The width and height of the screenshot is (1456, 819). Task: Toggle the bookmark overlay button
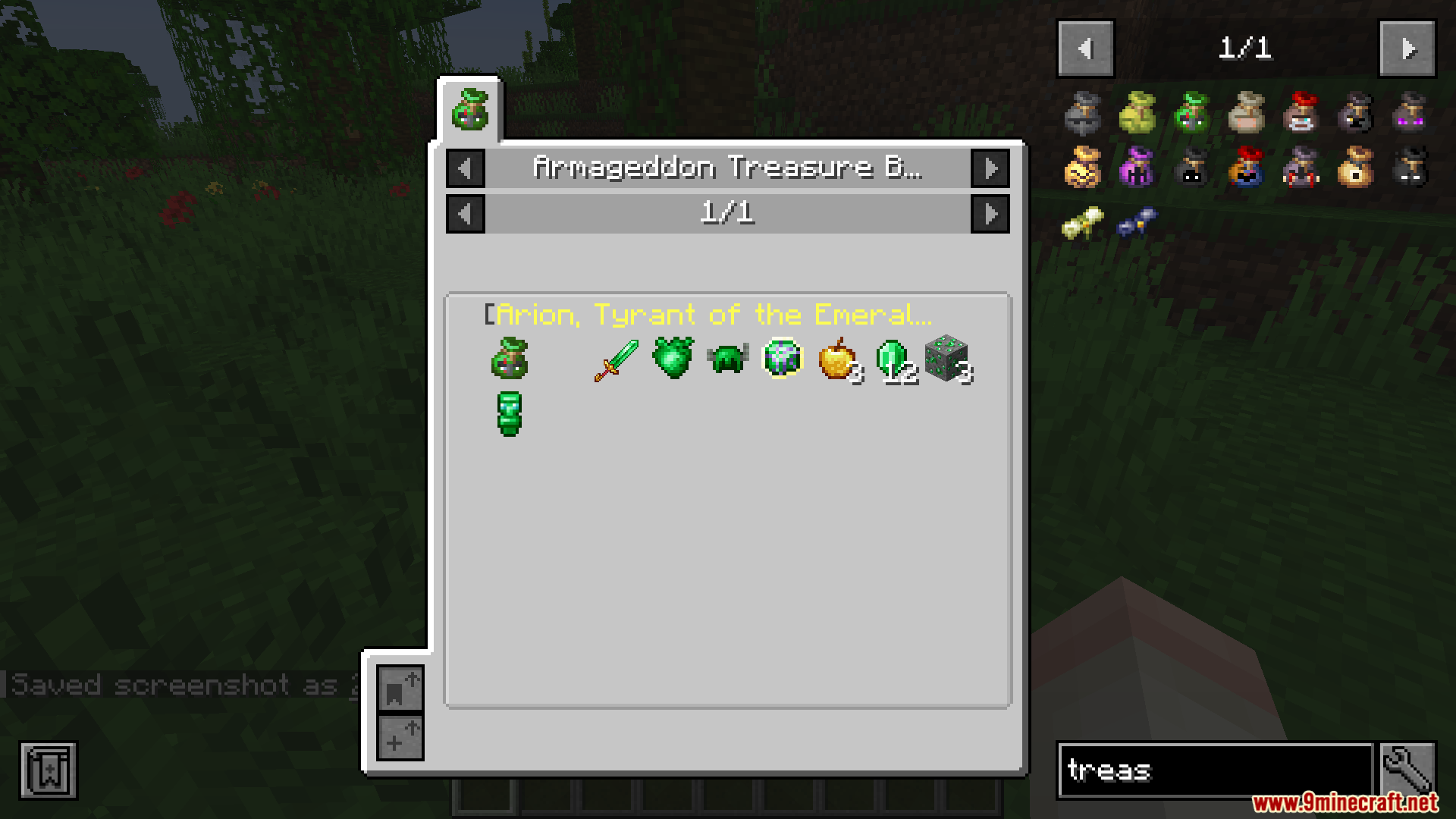[x=49, y=770]
